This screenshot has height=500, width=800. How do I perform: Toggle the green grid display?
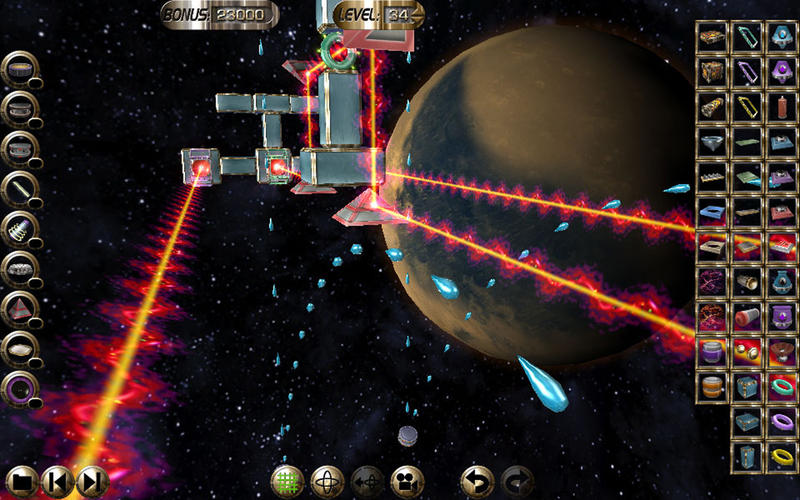pyautogui.click(x=288, y=481)
